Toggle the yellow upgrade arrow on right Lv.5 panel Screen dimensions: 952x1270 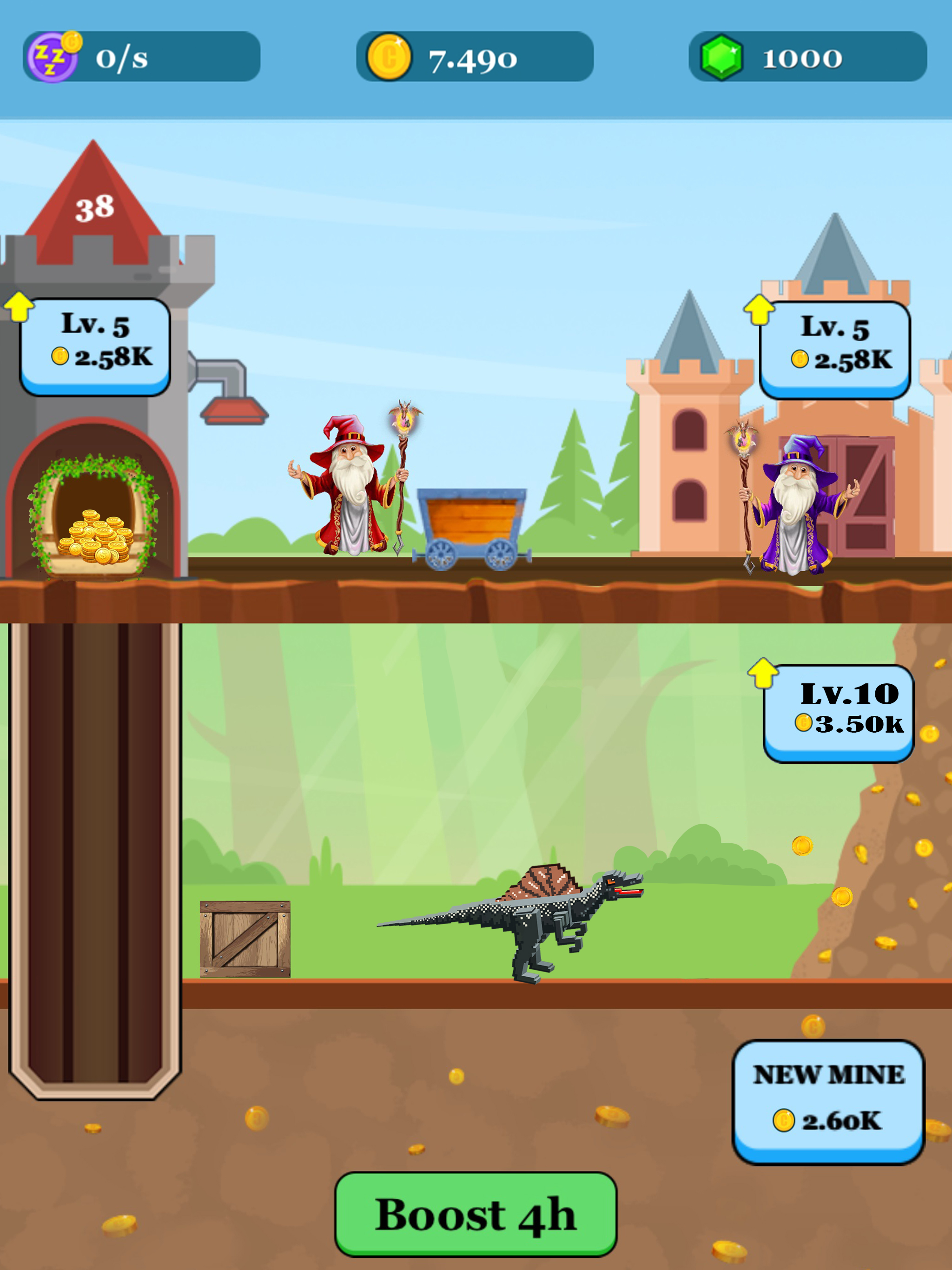tap(759, 310)
